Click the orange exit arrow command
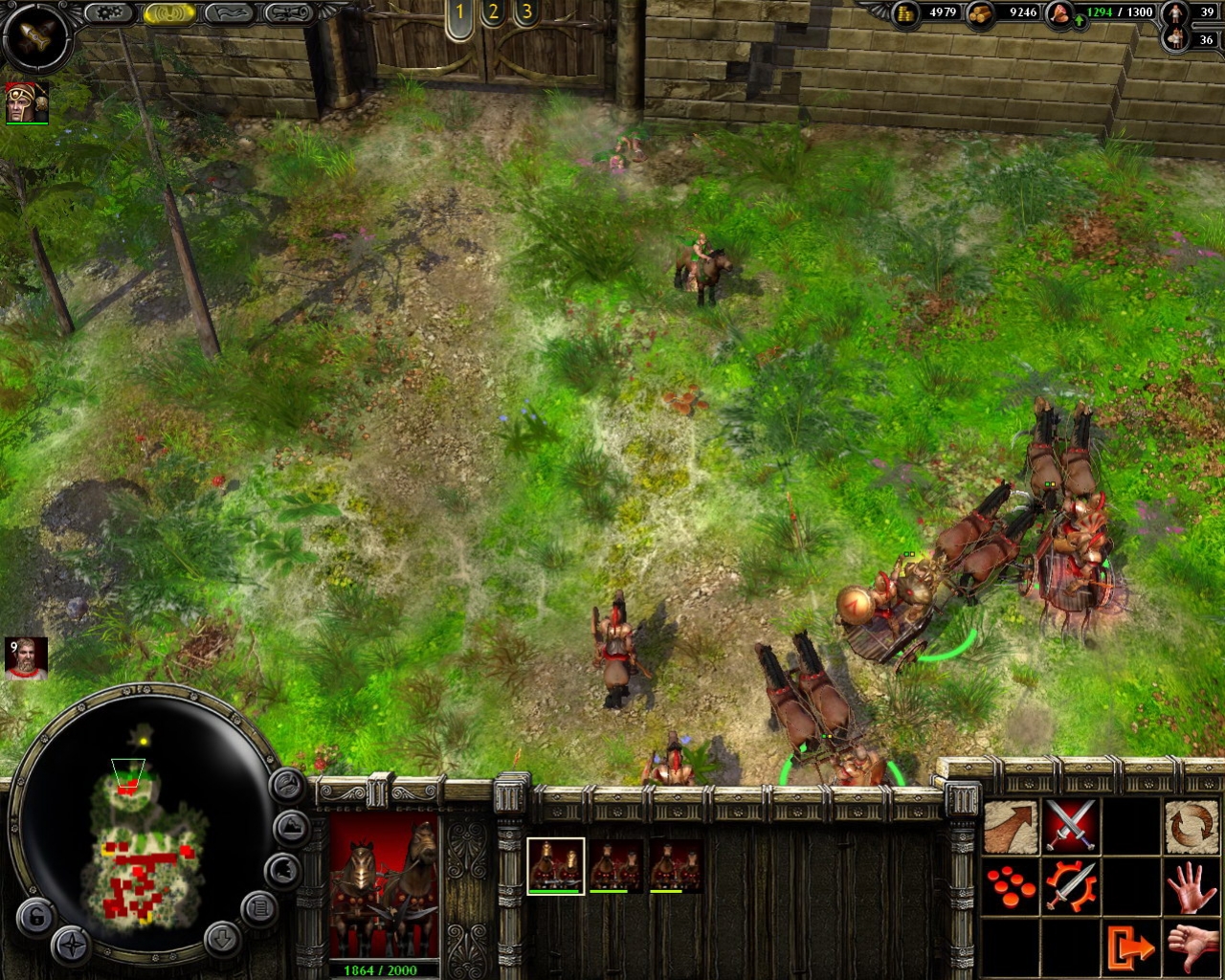The height and width of the screenshot is (980, 1225). tap(1131, 947)
